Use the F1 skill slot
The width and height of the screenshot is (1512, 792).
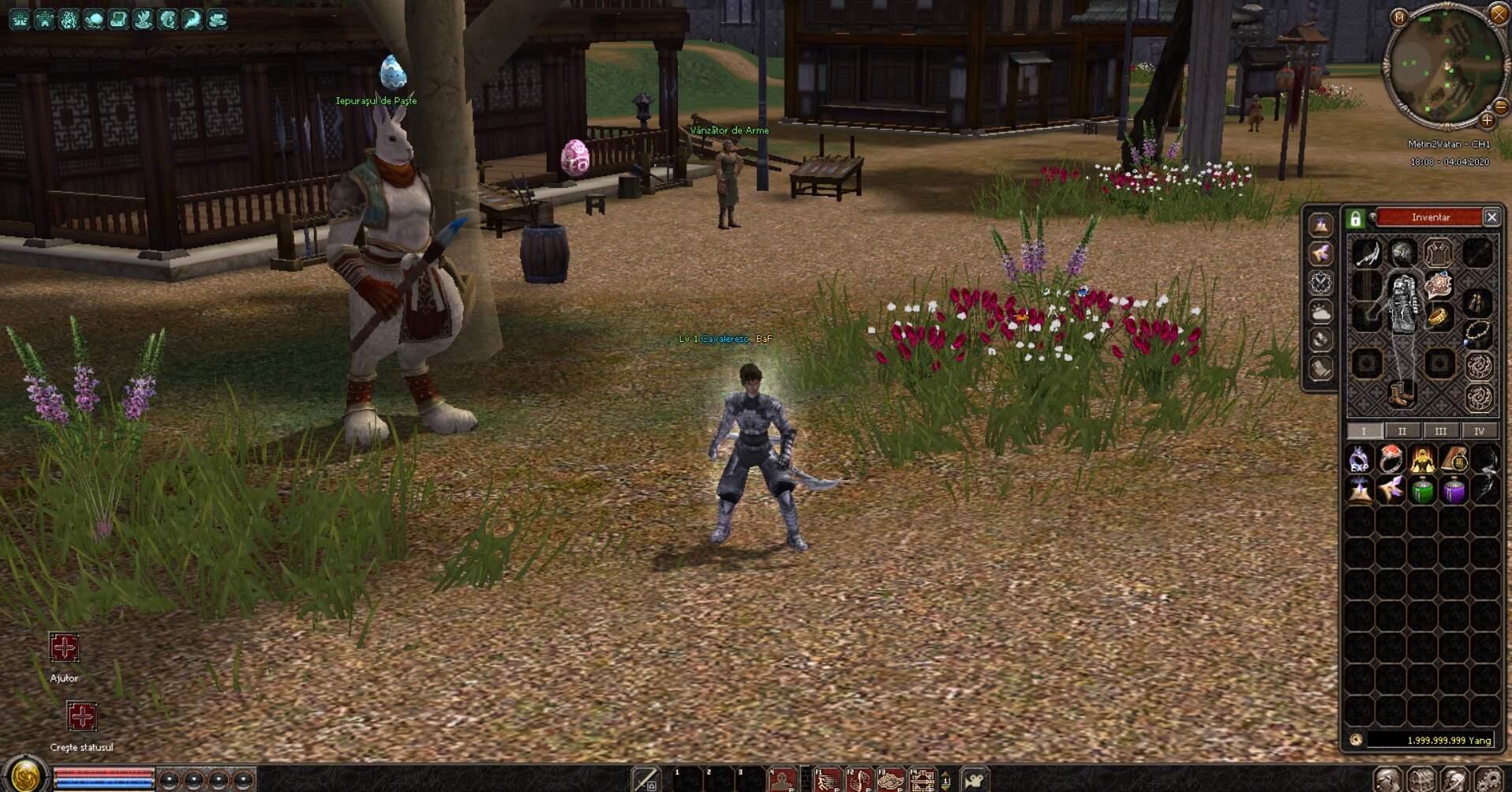826,780
